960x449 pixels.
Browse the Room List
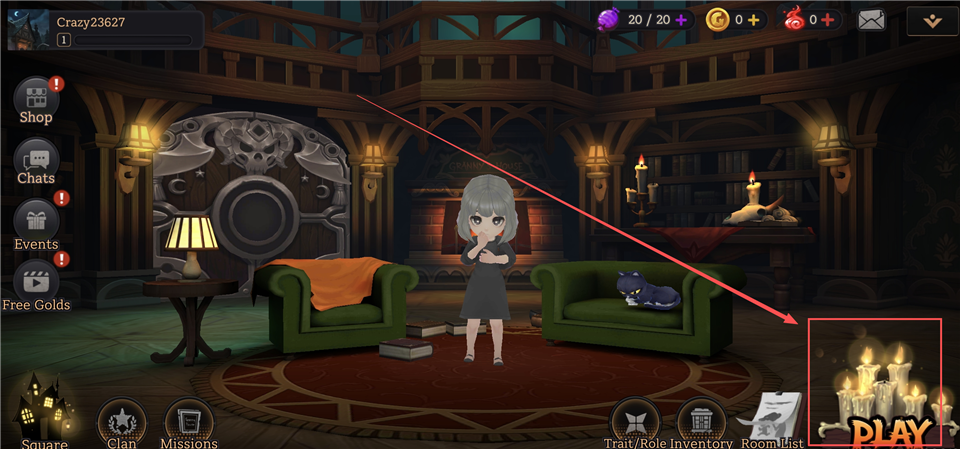[774, 420]
